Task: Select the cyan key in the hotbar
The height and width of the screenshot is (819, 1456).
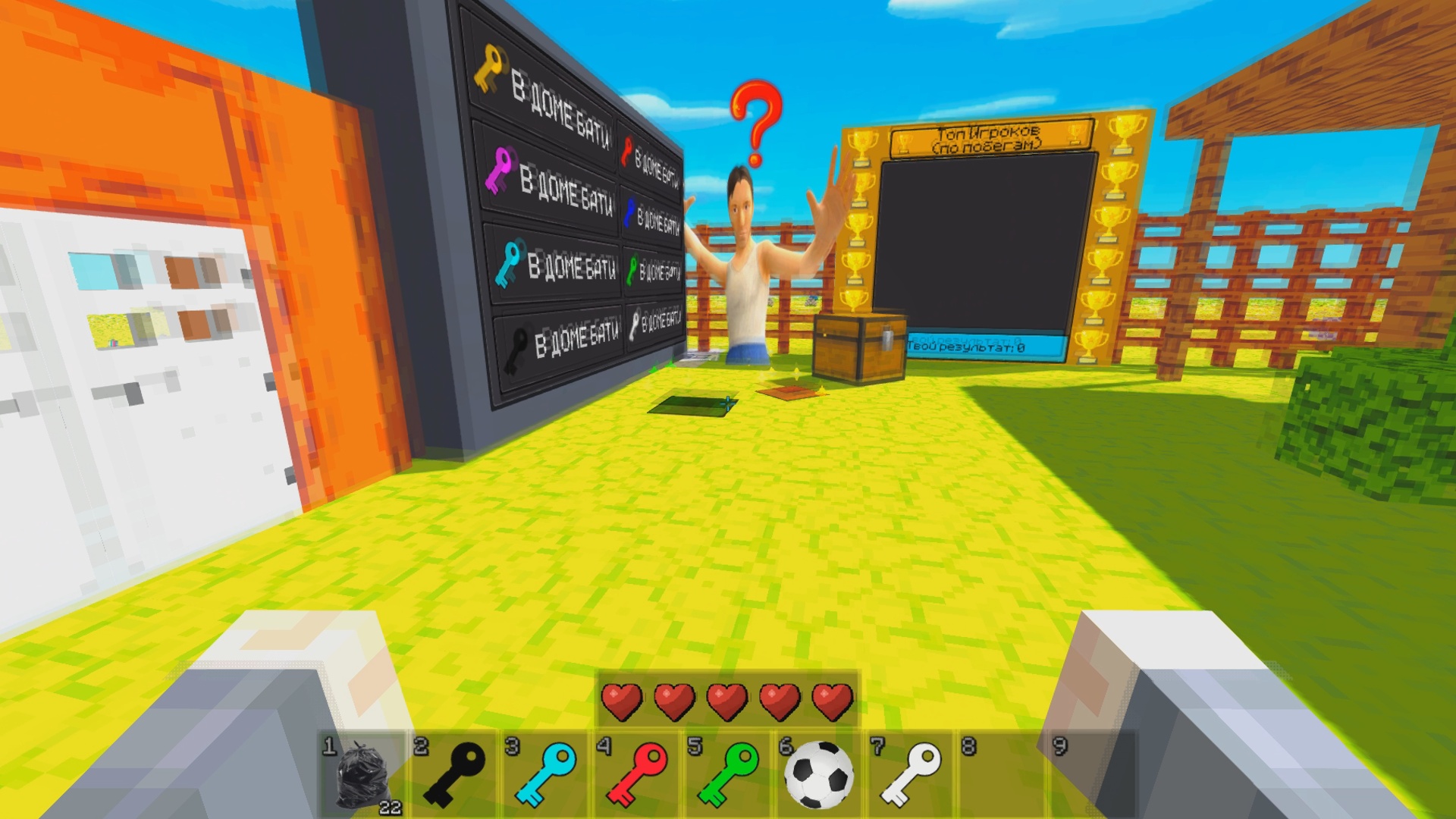Action: pos(547,775)
